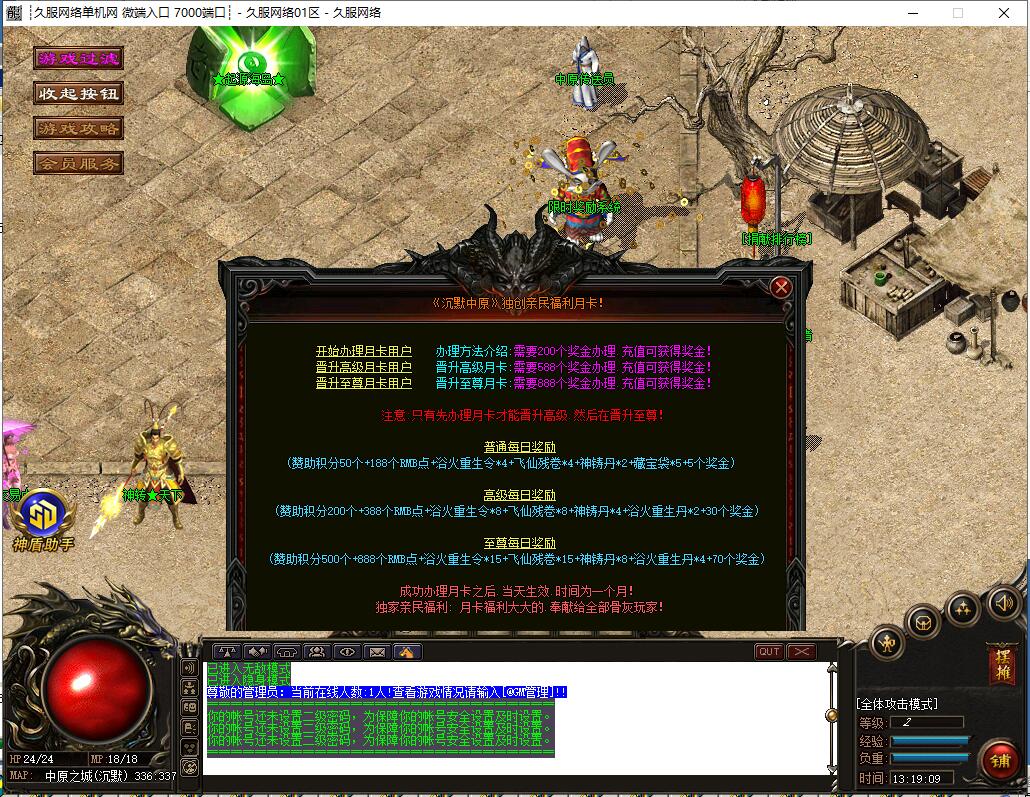The width and height of the screenshot is (1030, 797).
Task: Maximize the game window
Action: pos(958,13)
